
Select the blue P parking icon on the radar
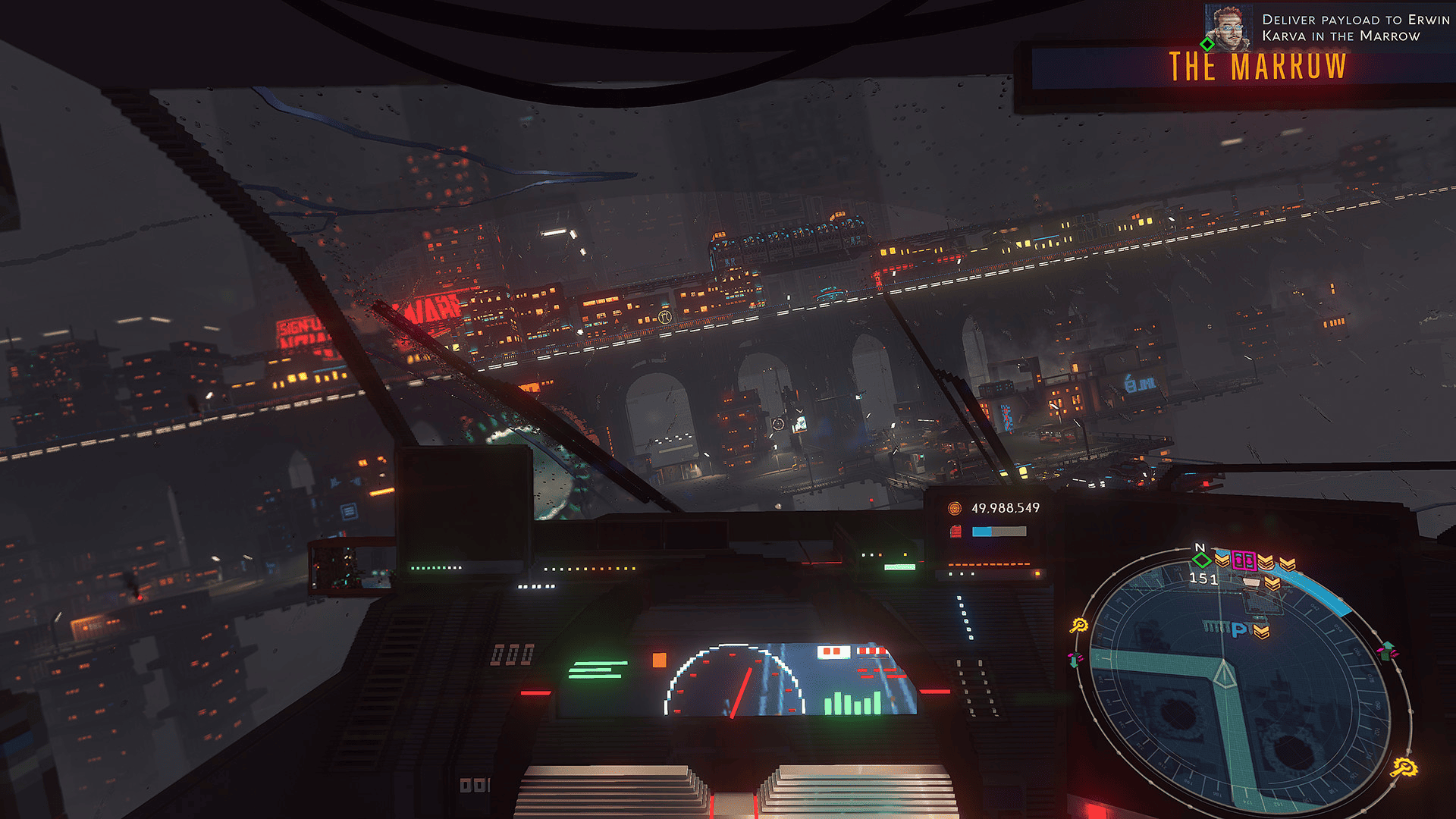(x=1240, y=629)
